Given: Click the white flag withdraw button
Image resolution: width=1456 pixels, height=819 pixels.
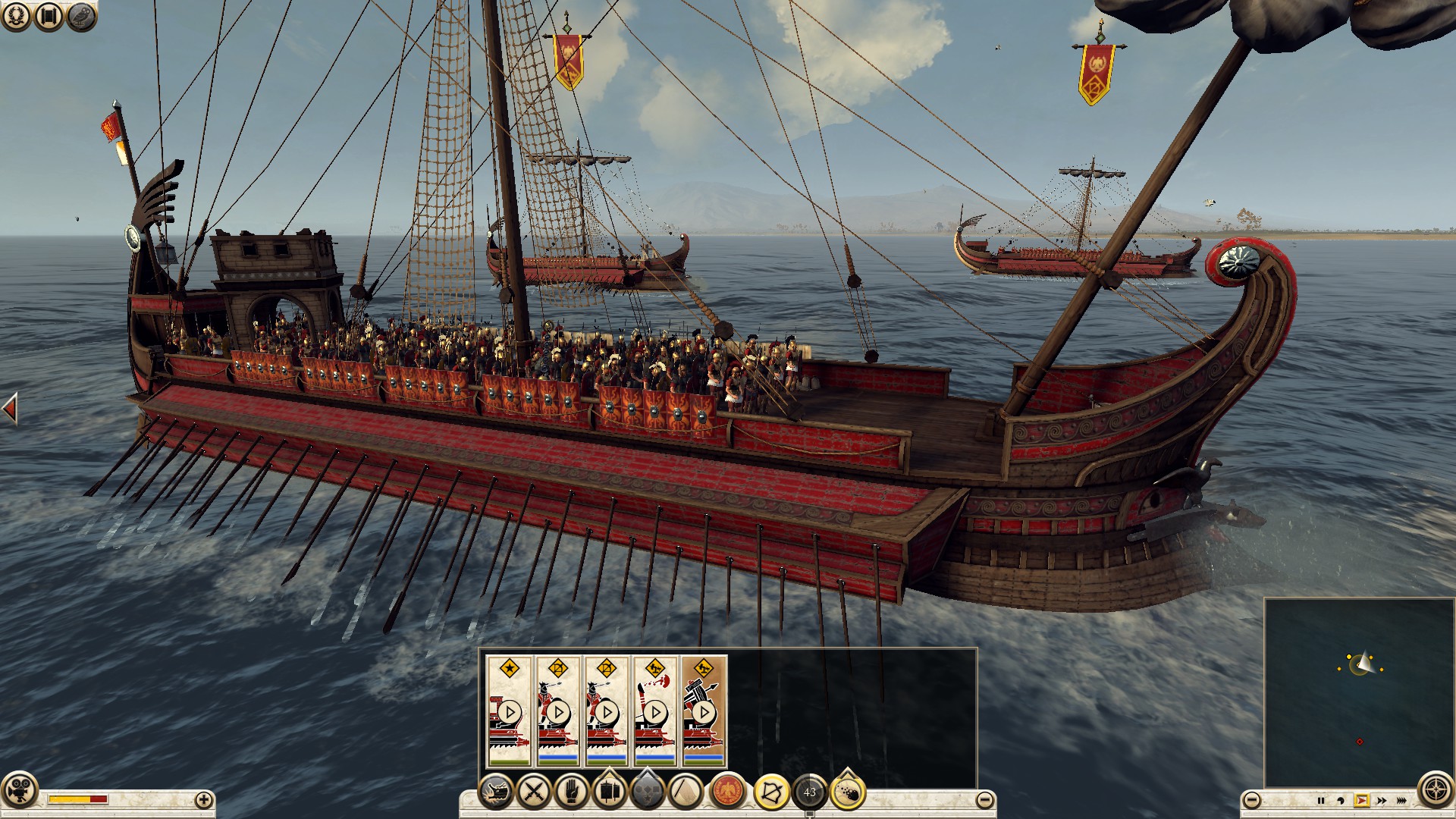Looking at the screenshot, I should point(686,792).
